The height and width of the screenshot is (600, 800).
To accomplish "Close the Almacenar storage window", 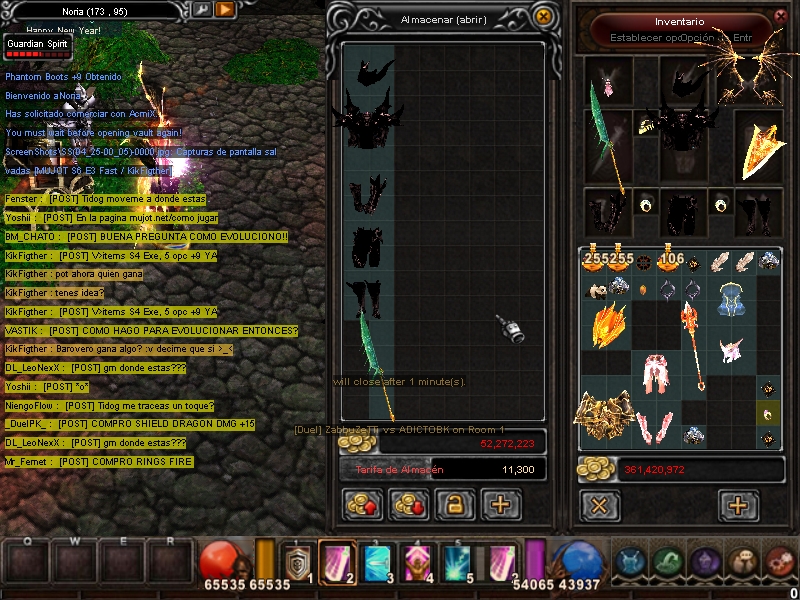I will (543, 16).
